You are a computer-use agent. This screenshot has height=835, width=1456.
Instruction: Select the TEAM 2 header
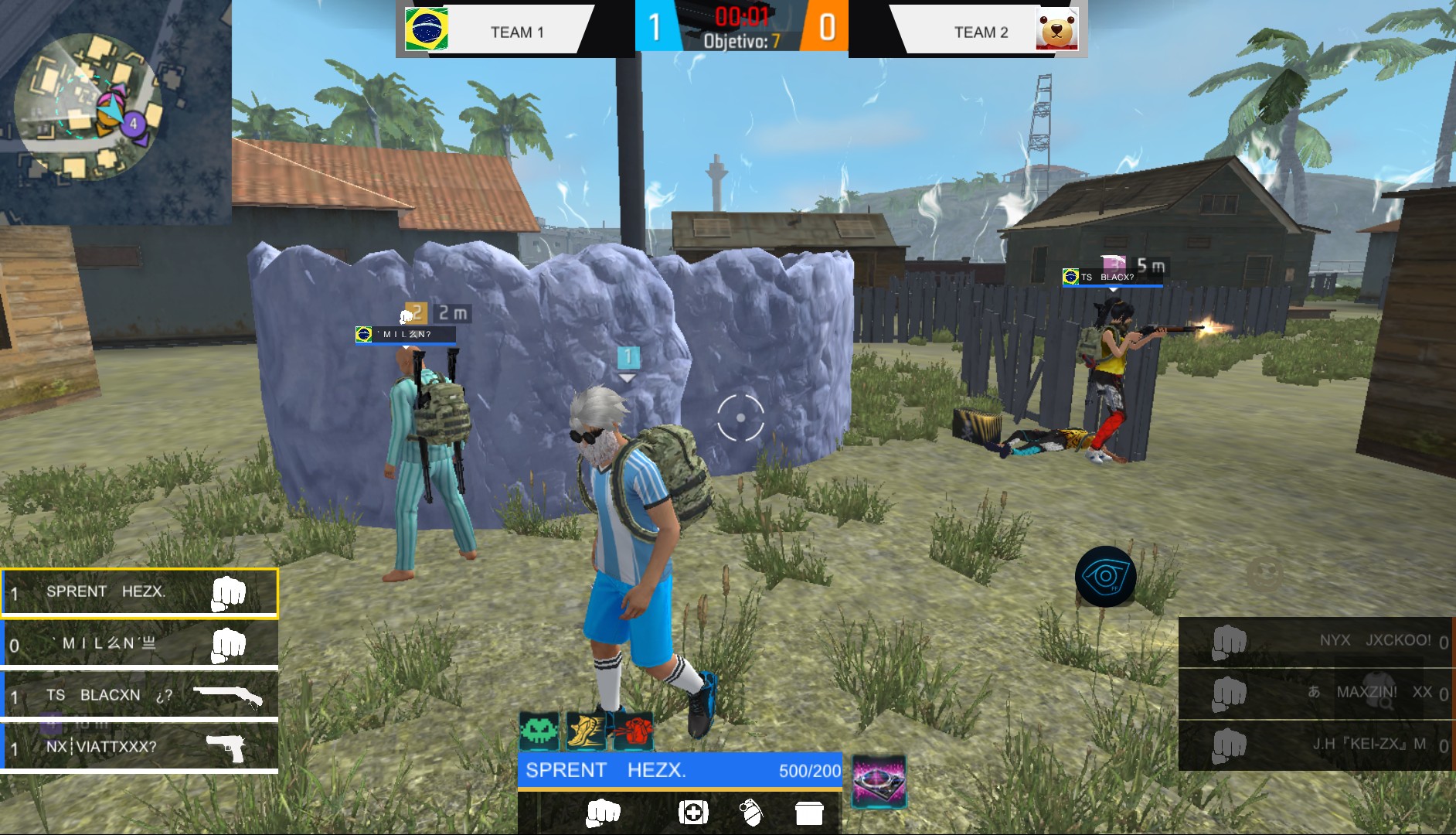978,32
